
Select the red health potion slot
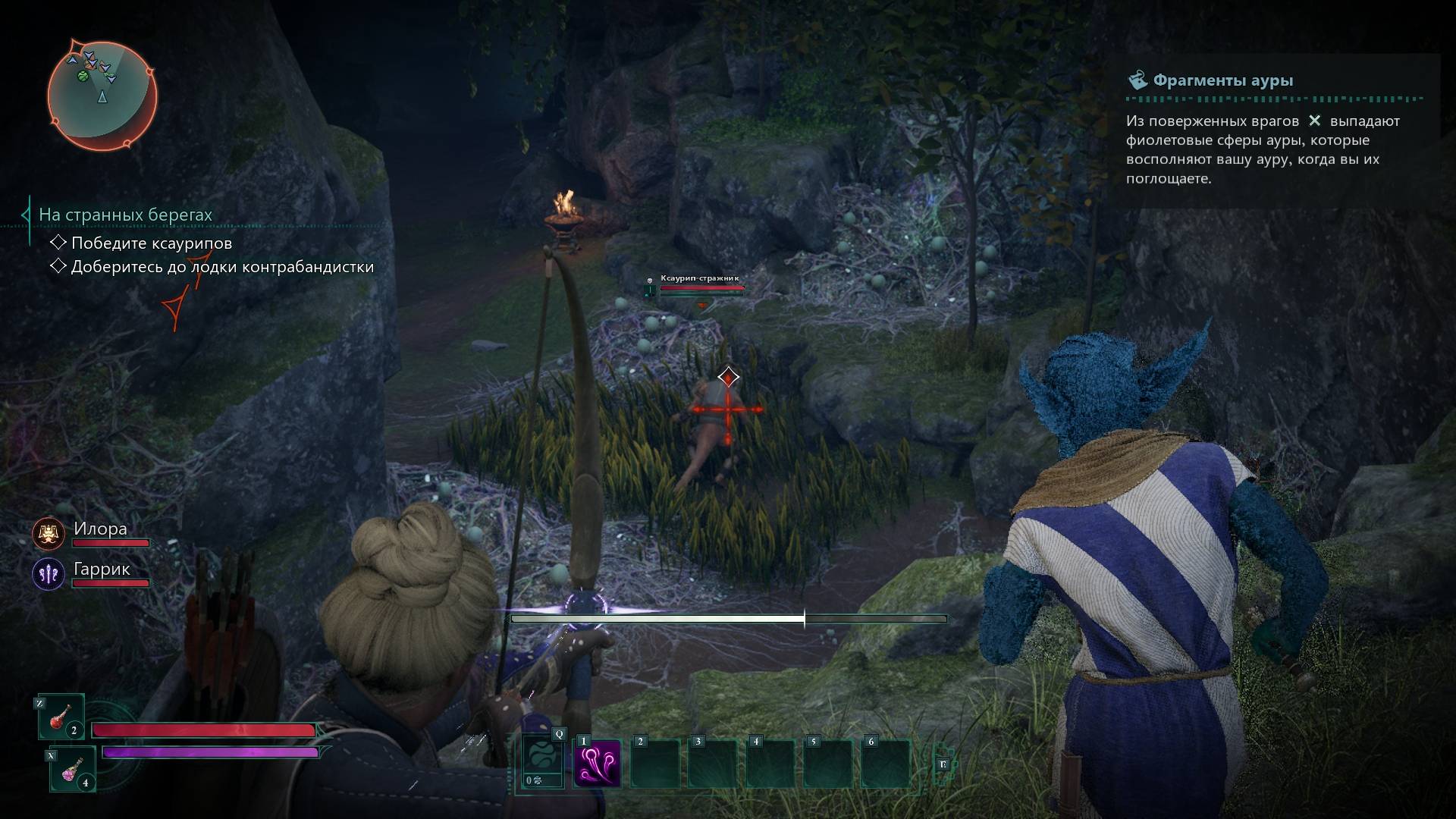click(61, 717)
